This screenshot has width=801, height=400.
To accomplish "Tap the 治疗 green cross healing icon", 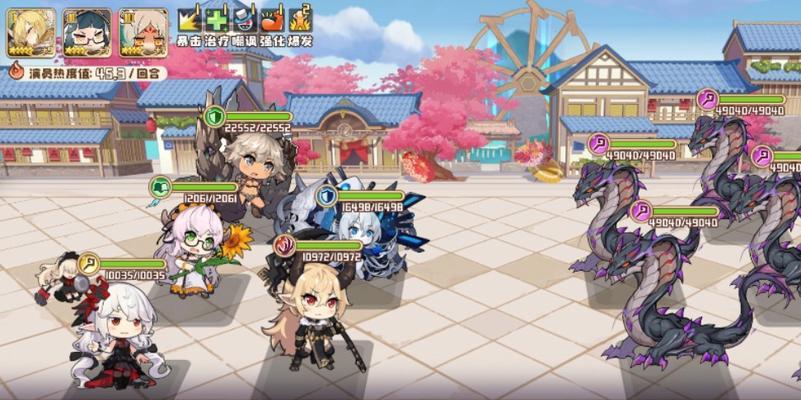I will click(x=217, y=20).
